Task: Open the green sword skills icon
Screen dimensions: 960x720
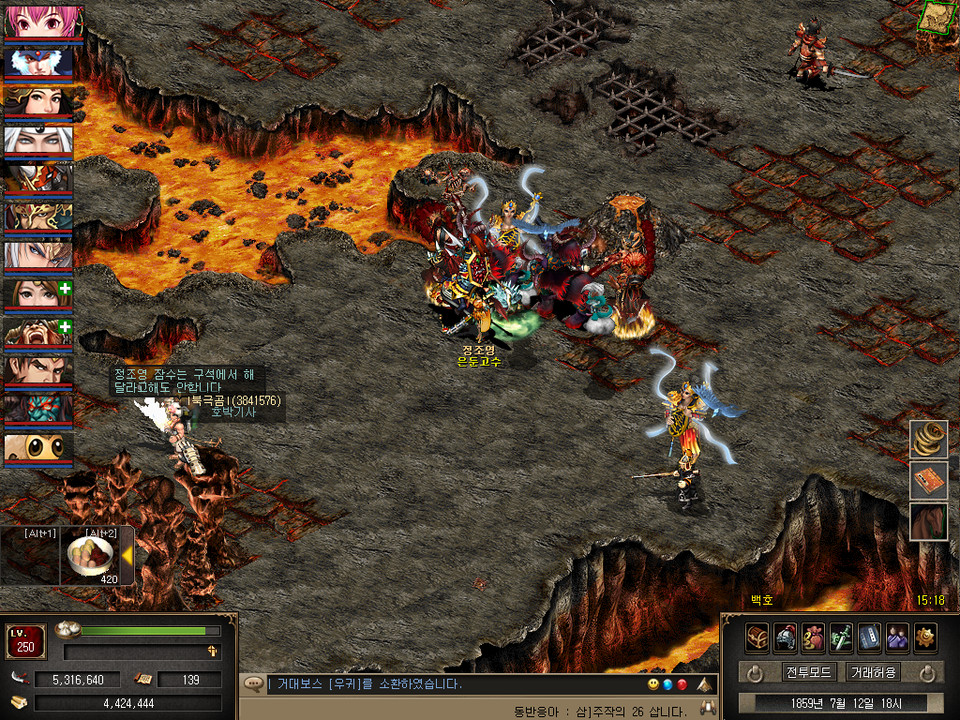Action: pos(841,637)
